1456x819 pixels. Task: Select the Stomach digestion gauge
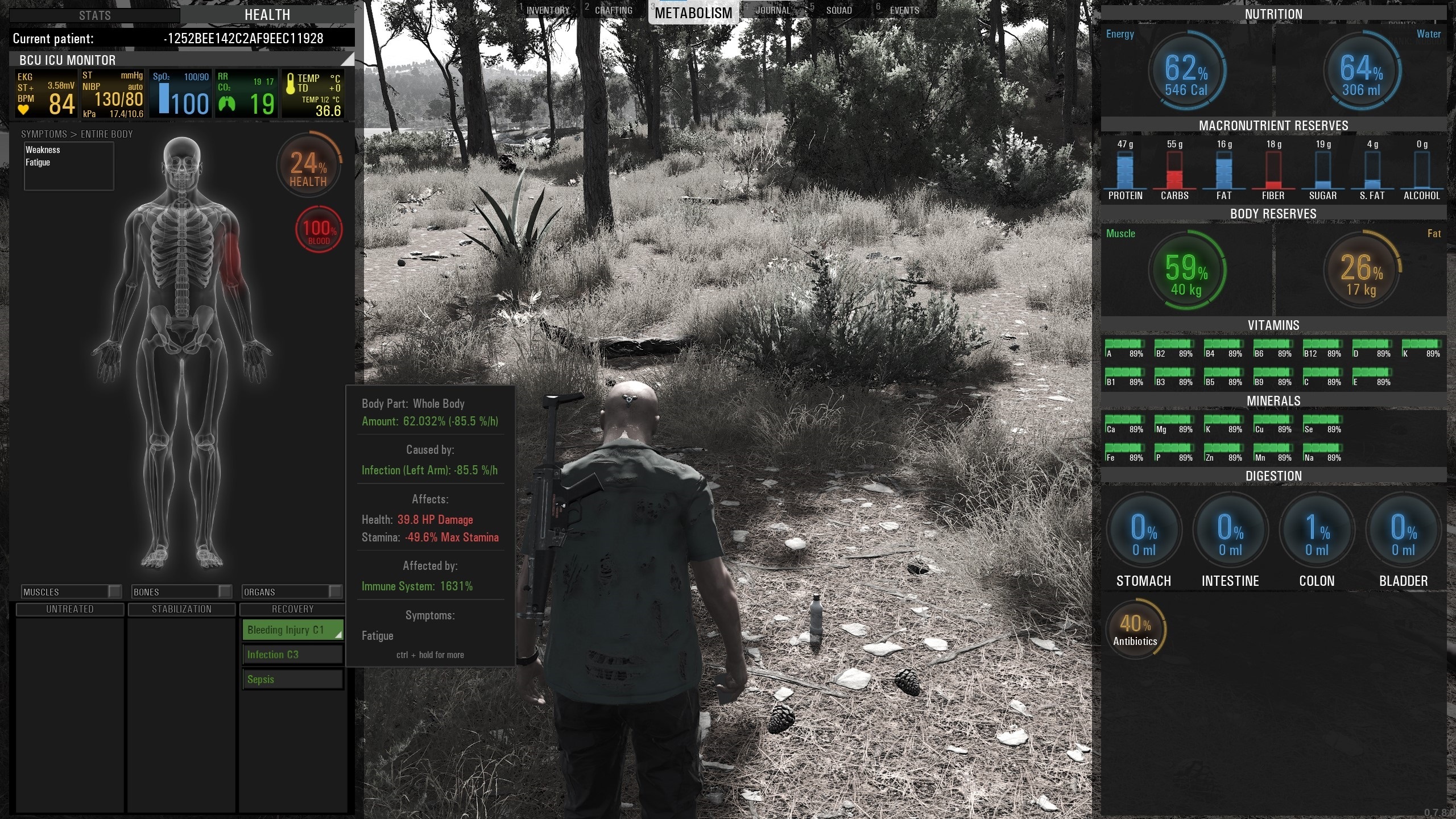(1143, 531)
